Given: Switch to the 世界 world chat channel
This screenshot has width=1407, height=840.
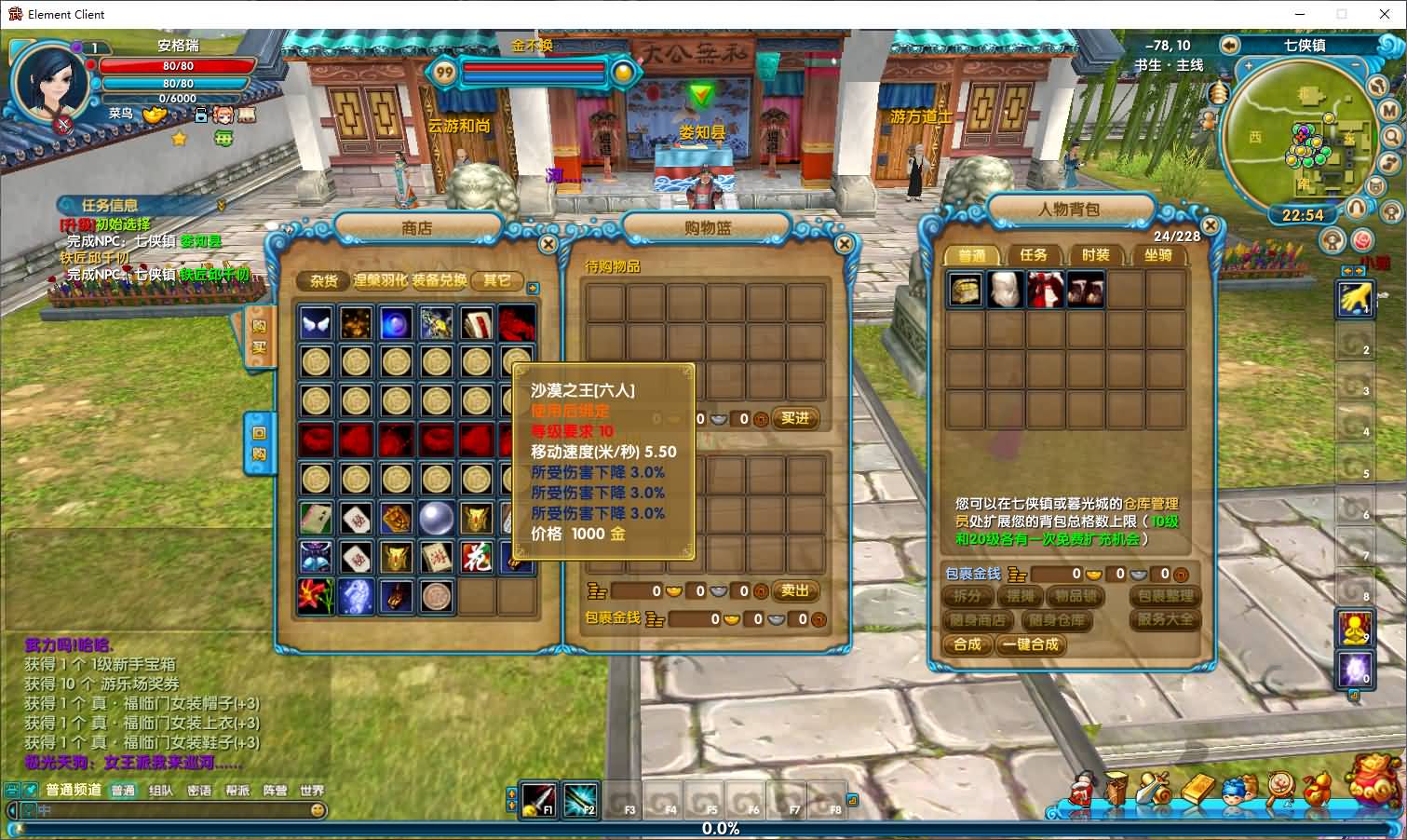Looking at the screenshot, I should pos(312,791).
